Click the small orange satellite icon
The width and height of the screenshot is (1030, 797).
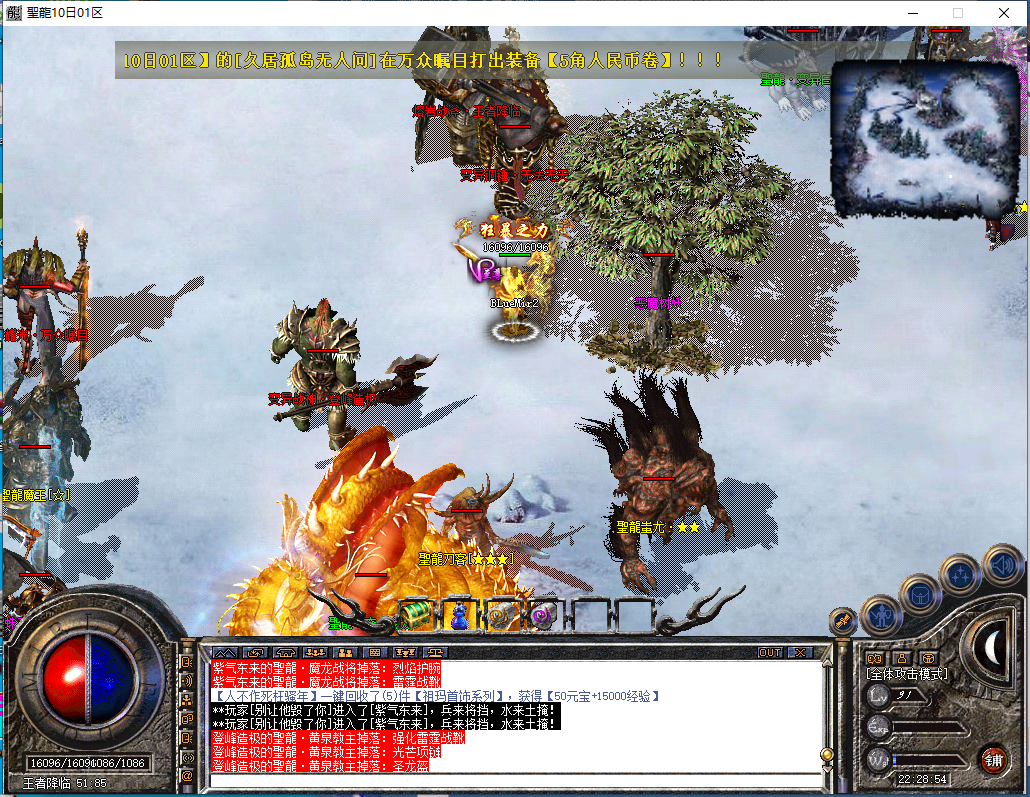[842, 621]
